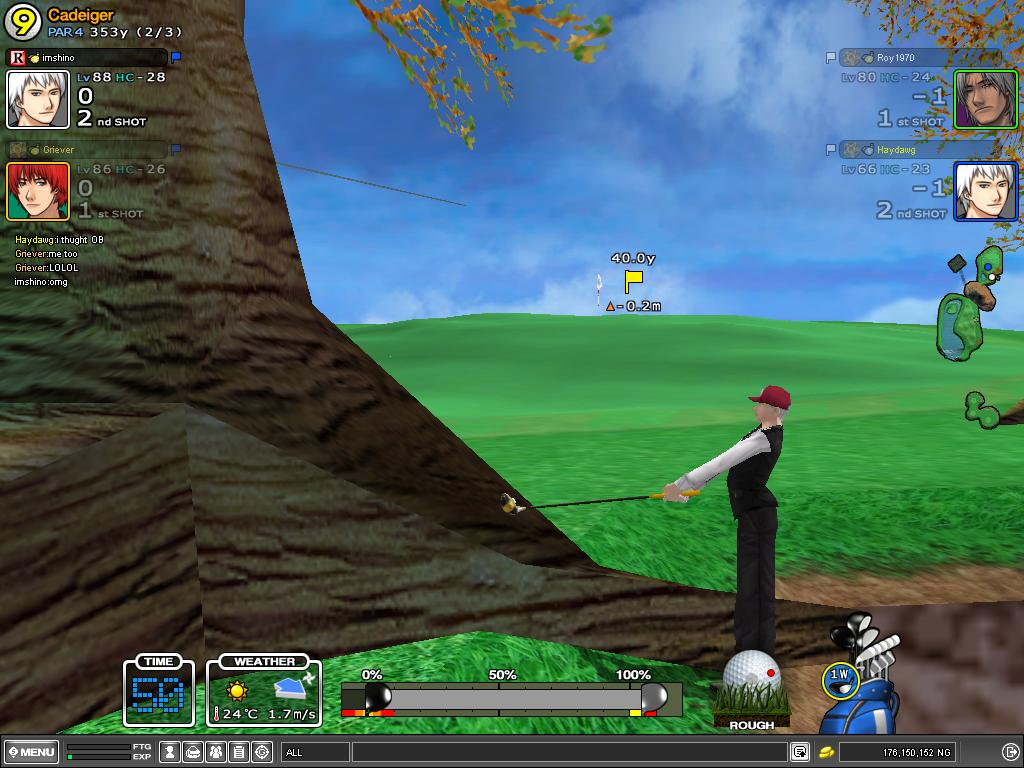
Task: Click the exit arrow button
Action: [x=1010, y=752]
